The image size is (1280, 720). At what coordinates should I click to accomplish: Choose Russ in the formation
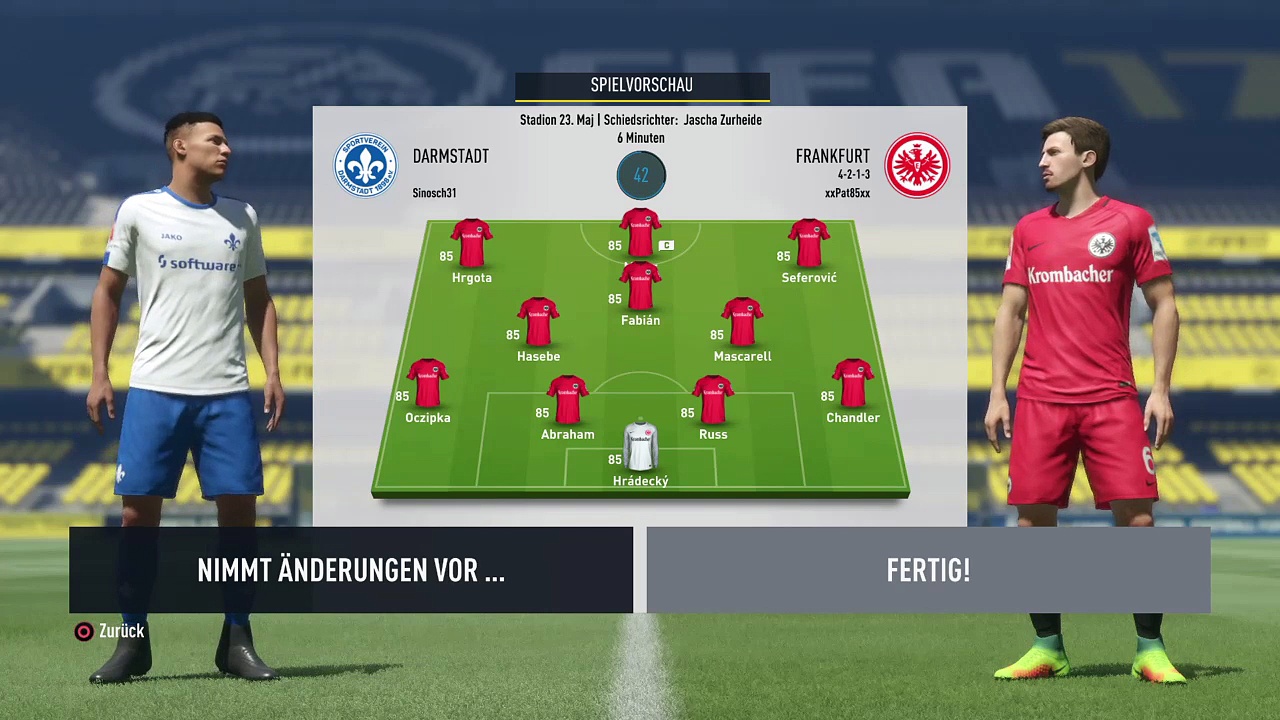tap(713, 401)
